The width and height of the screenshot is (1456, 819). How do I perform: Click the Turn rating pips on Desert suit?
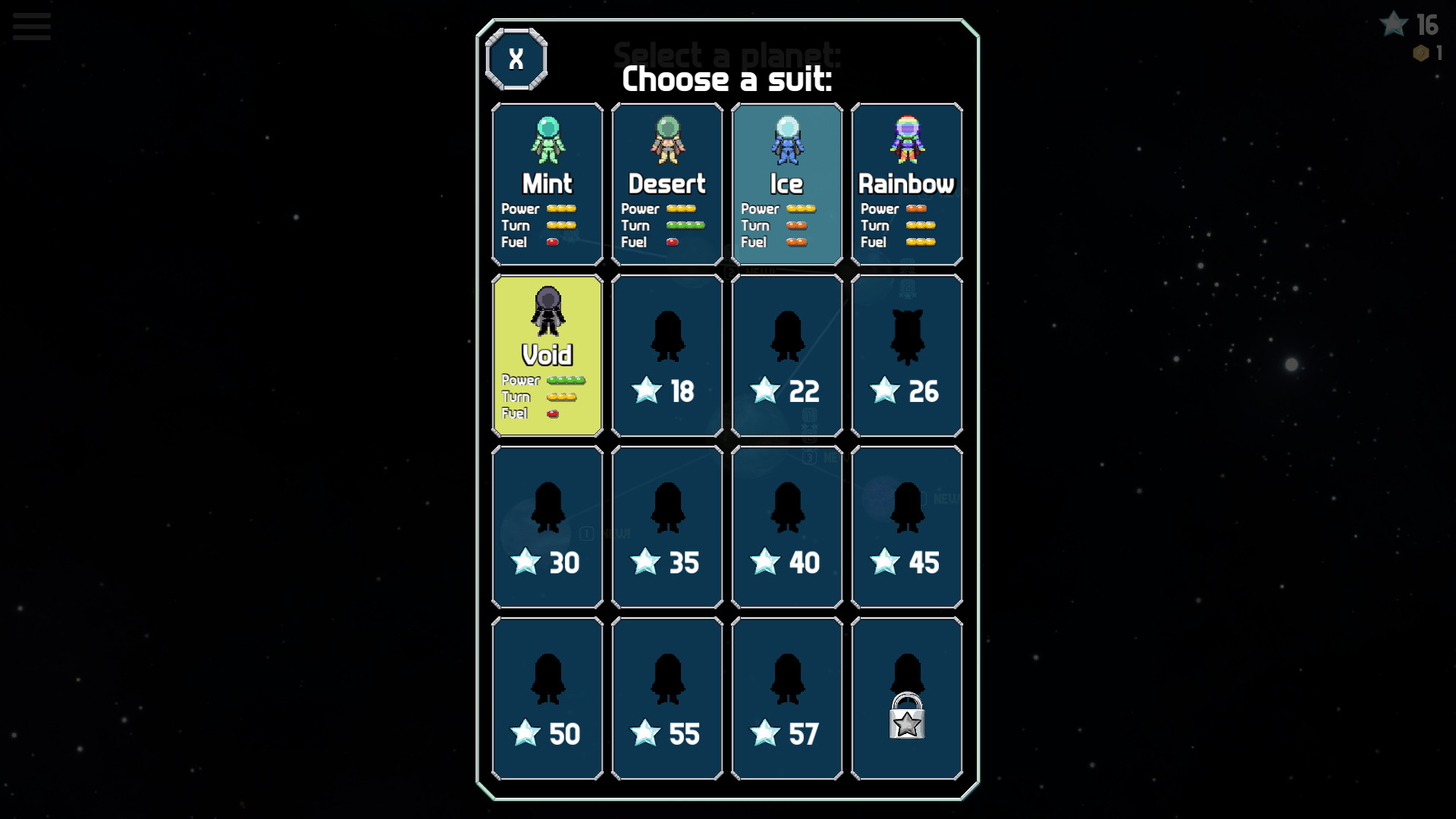click(685, 225)
